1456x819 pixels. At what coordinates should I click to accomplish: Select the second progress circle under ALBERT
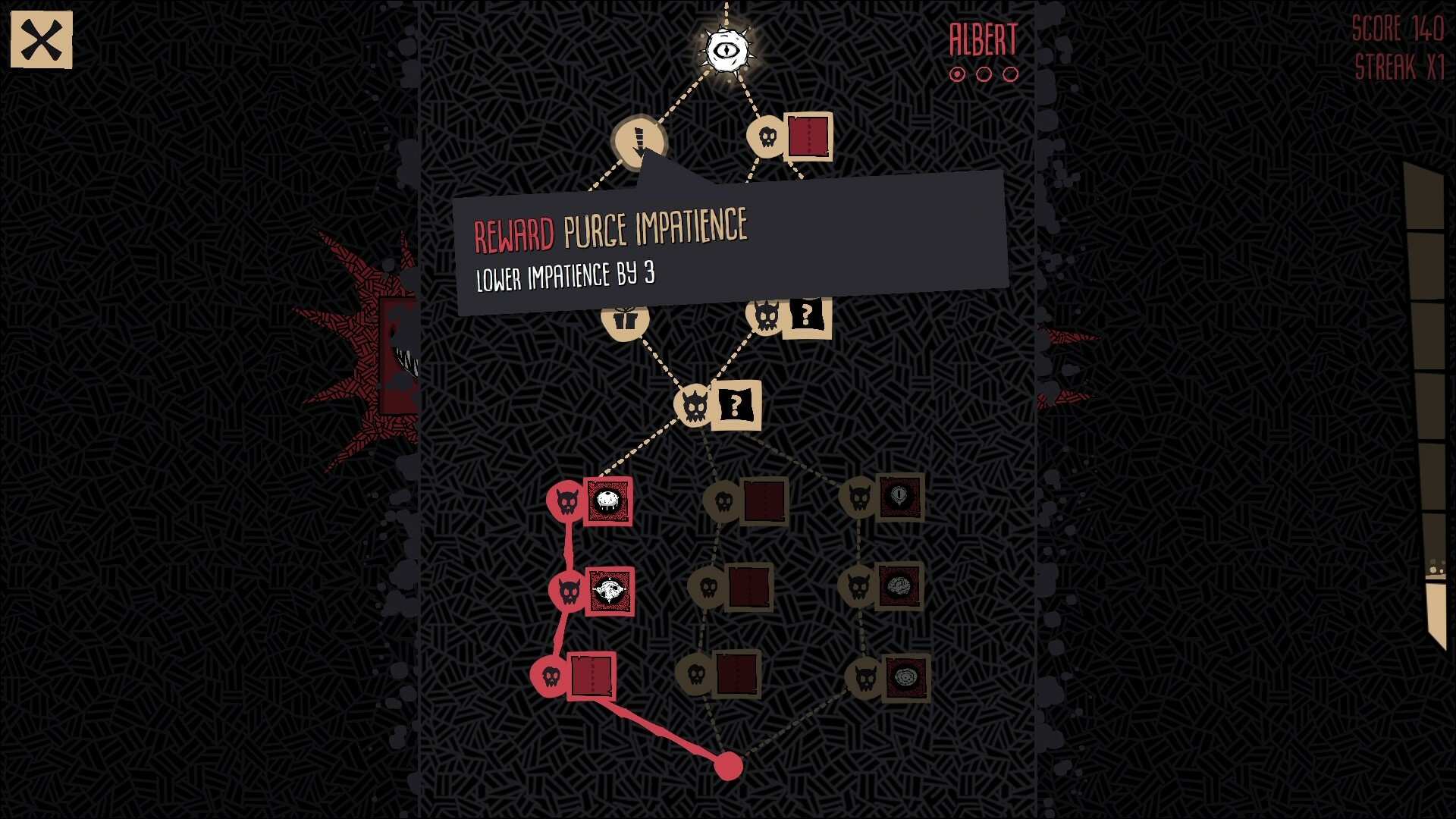coord(983,75)
